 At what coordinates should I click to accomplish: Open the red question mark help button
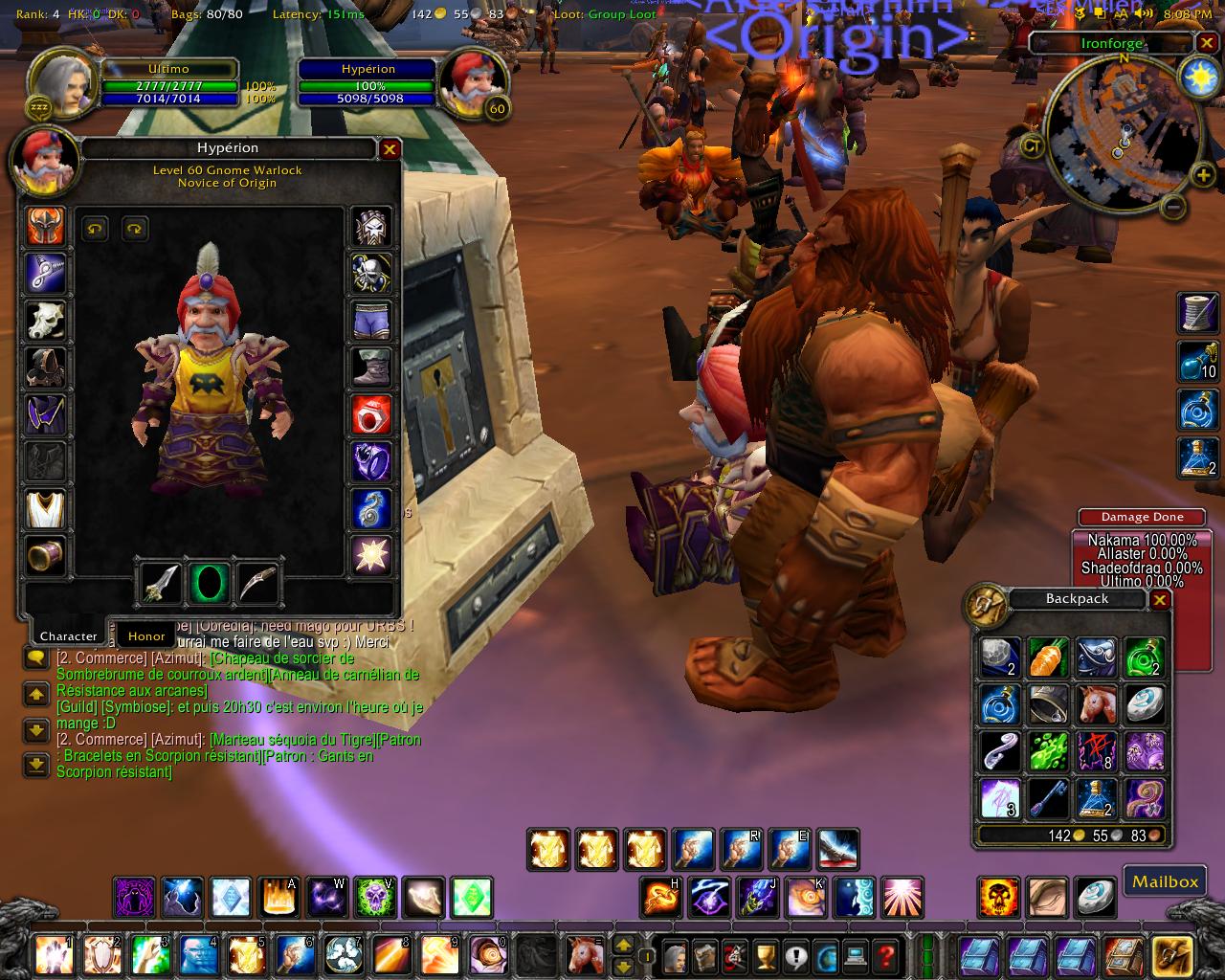pyautogui.click(x=886, y=955)
